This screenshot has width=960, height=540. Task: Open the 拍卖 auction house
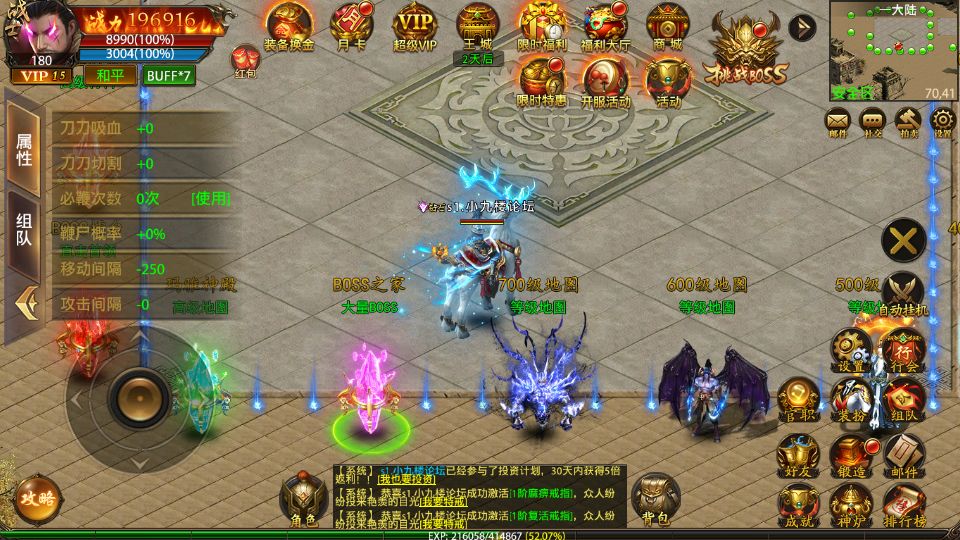908,123
